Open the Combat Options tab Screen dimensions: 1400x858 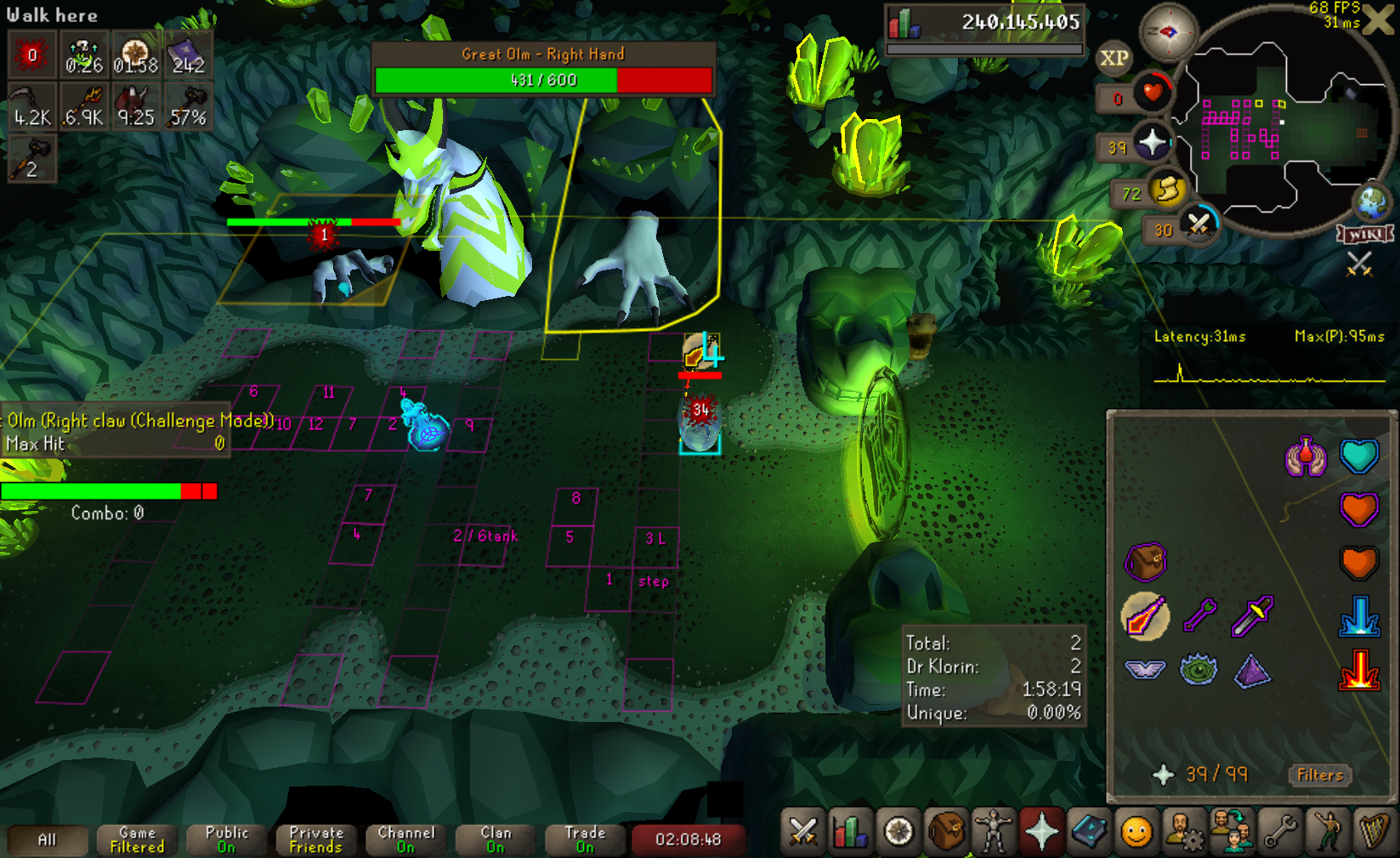(x=802, y=831)
